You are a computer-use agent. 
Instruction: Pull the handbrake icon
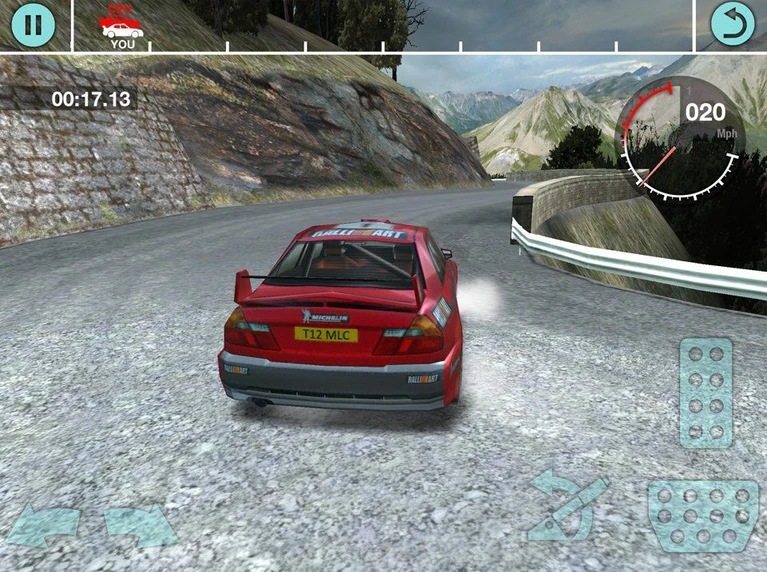pyautogui.click(x=567, y=506)
